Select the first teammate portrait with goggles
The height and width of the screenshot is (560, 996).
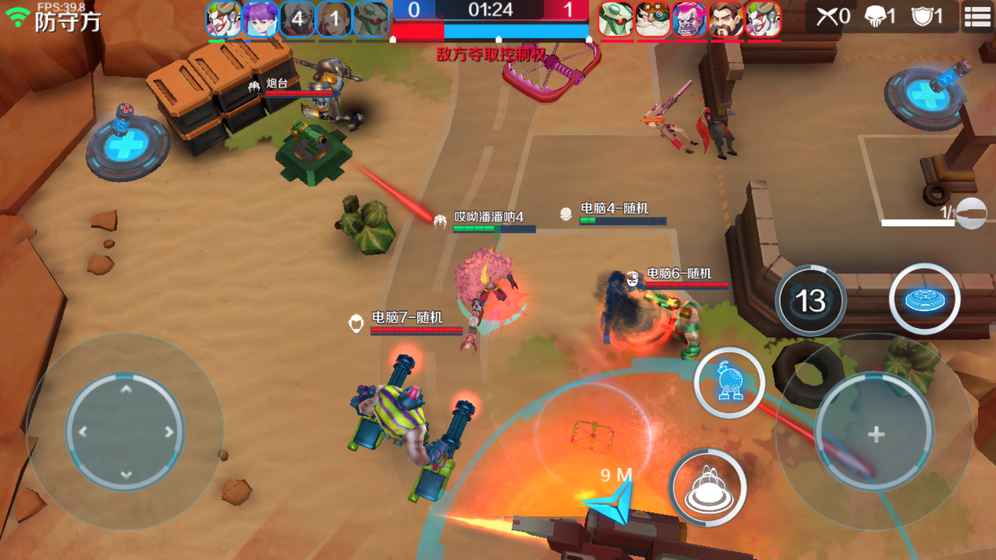click(223, 19)
